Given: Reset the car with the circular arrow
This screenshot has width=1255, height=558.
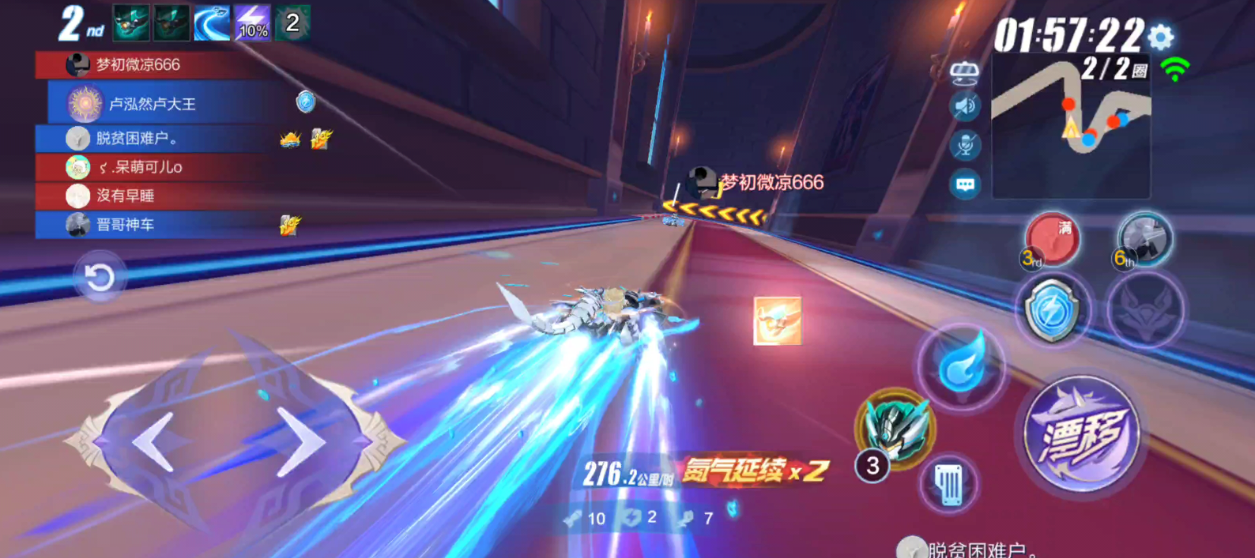Looking at the screenshot, I should 100,278.
